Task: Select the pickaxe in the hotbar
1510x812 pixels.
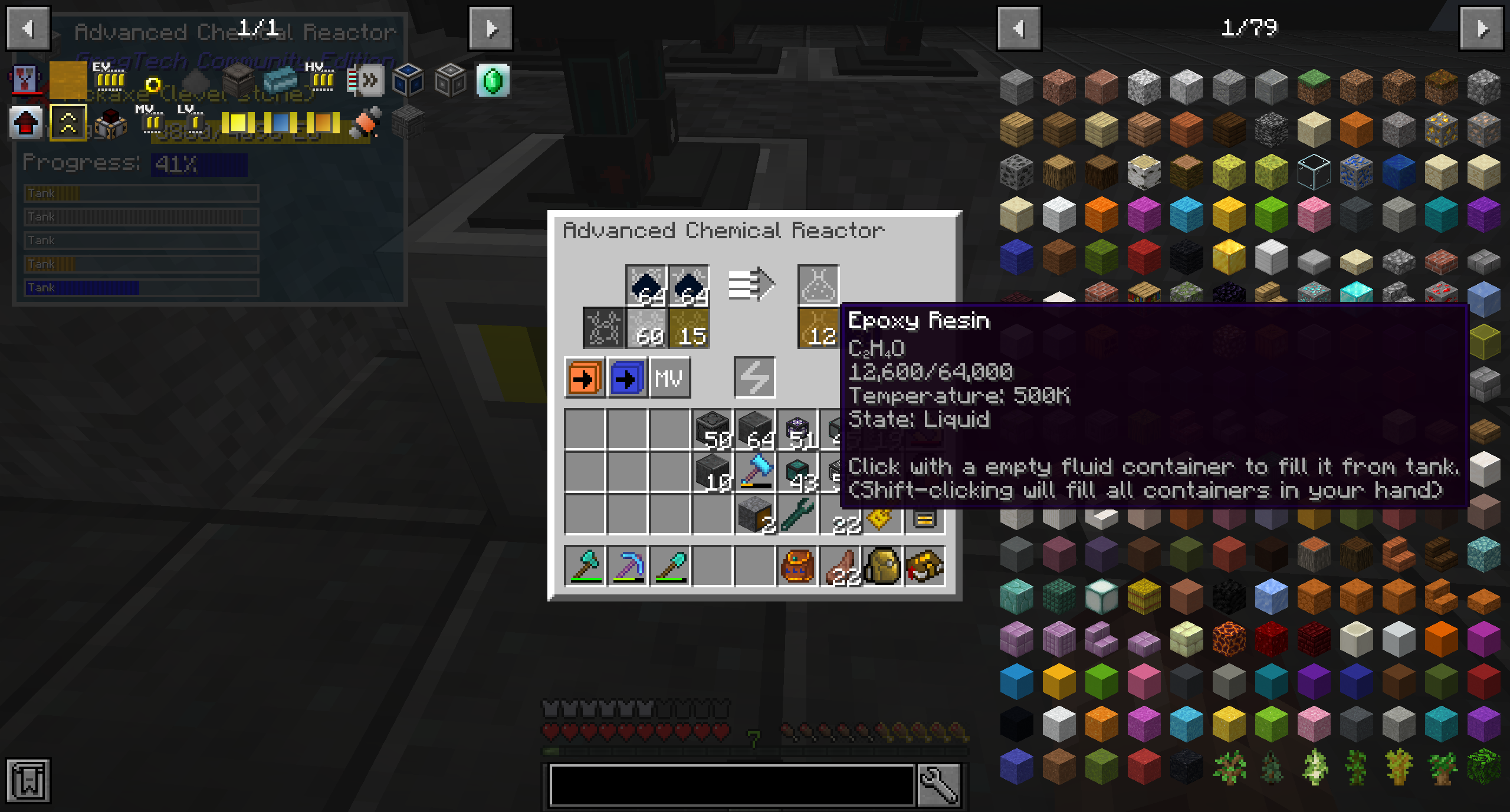Action: [x=627, y=566]
